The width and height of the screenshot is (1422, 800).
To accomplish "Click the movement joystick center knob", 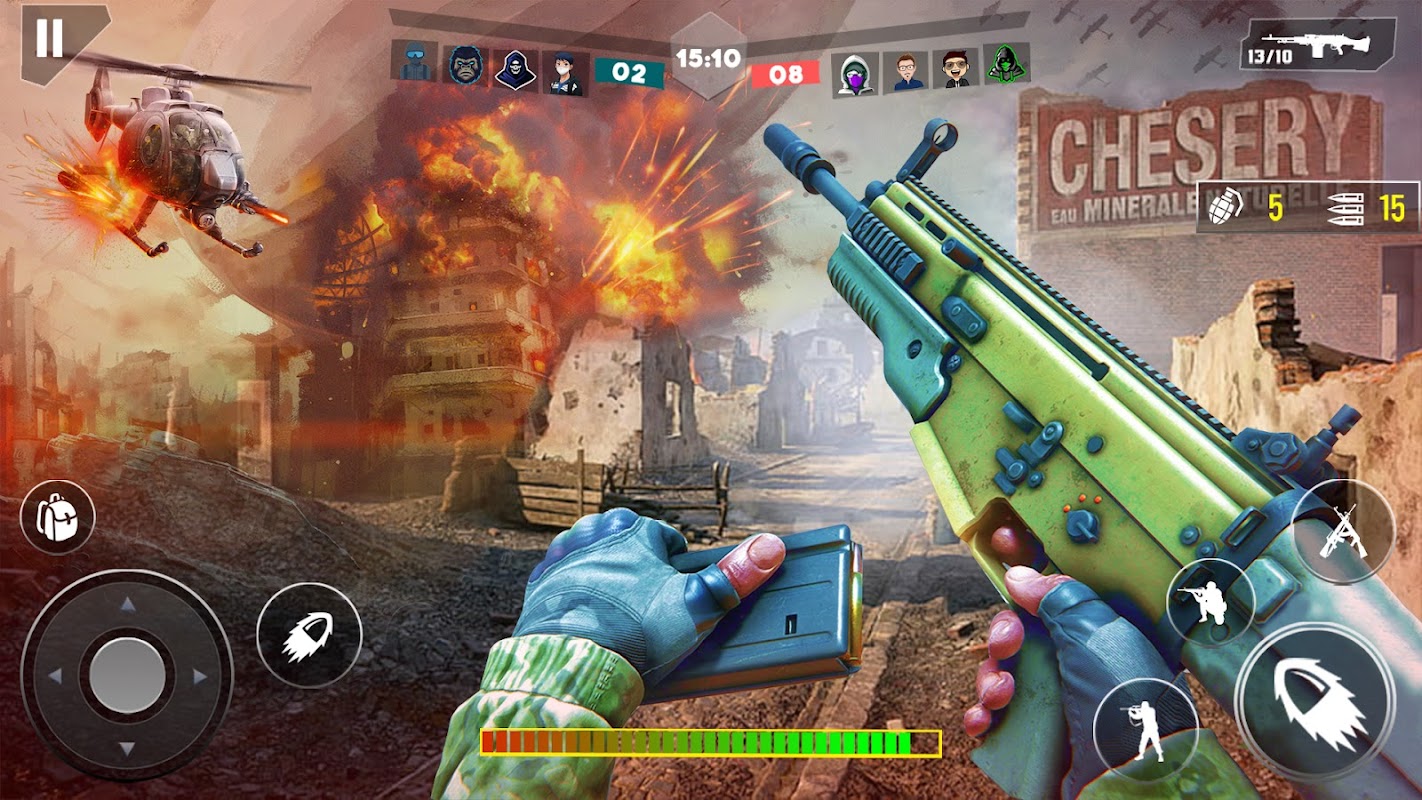I will pos(127,675).
